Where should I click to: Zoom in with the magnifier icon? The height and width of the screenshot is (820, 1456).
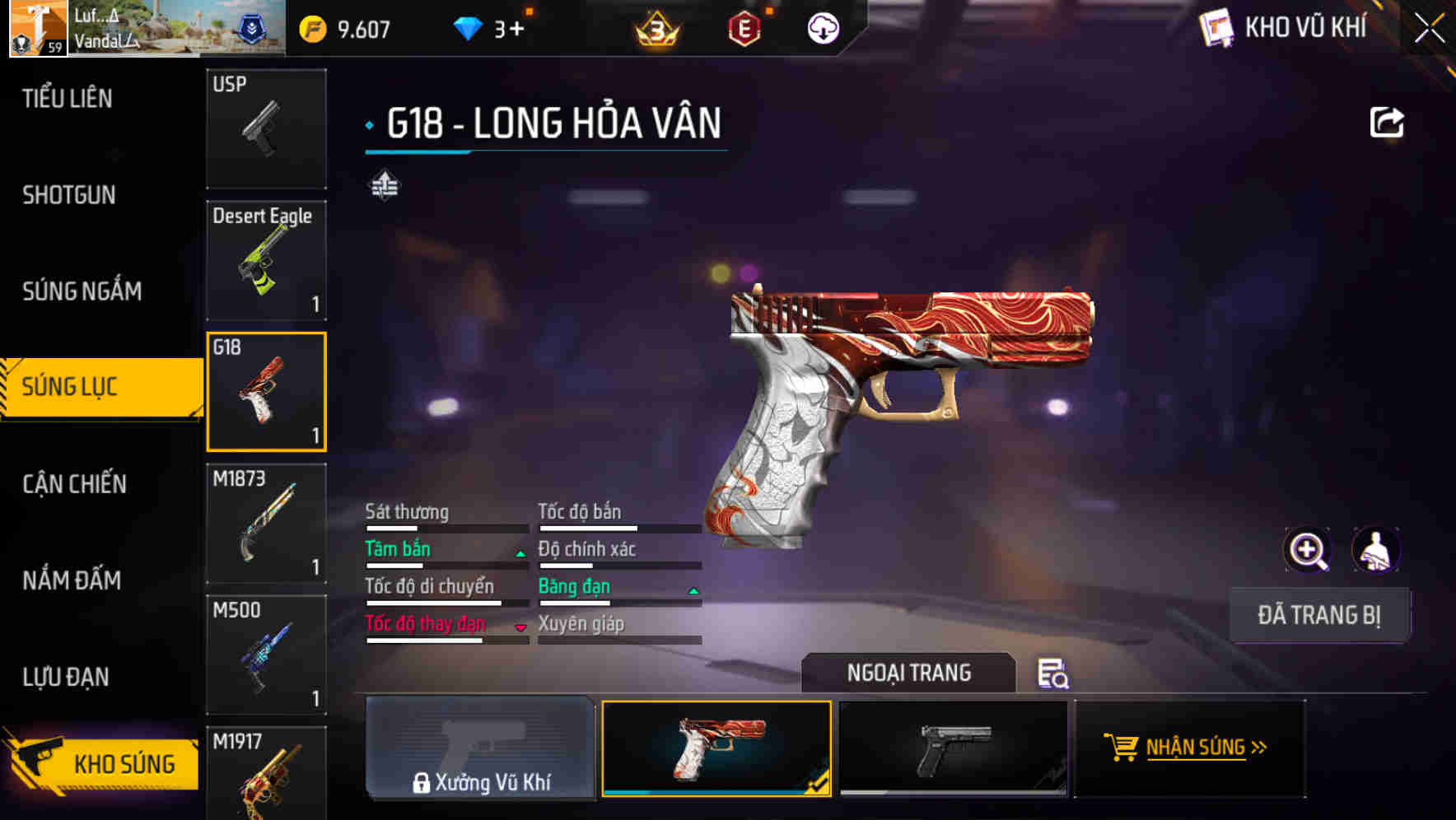tap(1307, 550)
